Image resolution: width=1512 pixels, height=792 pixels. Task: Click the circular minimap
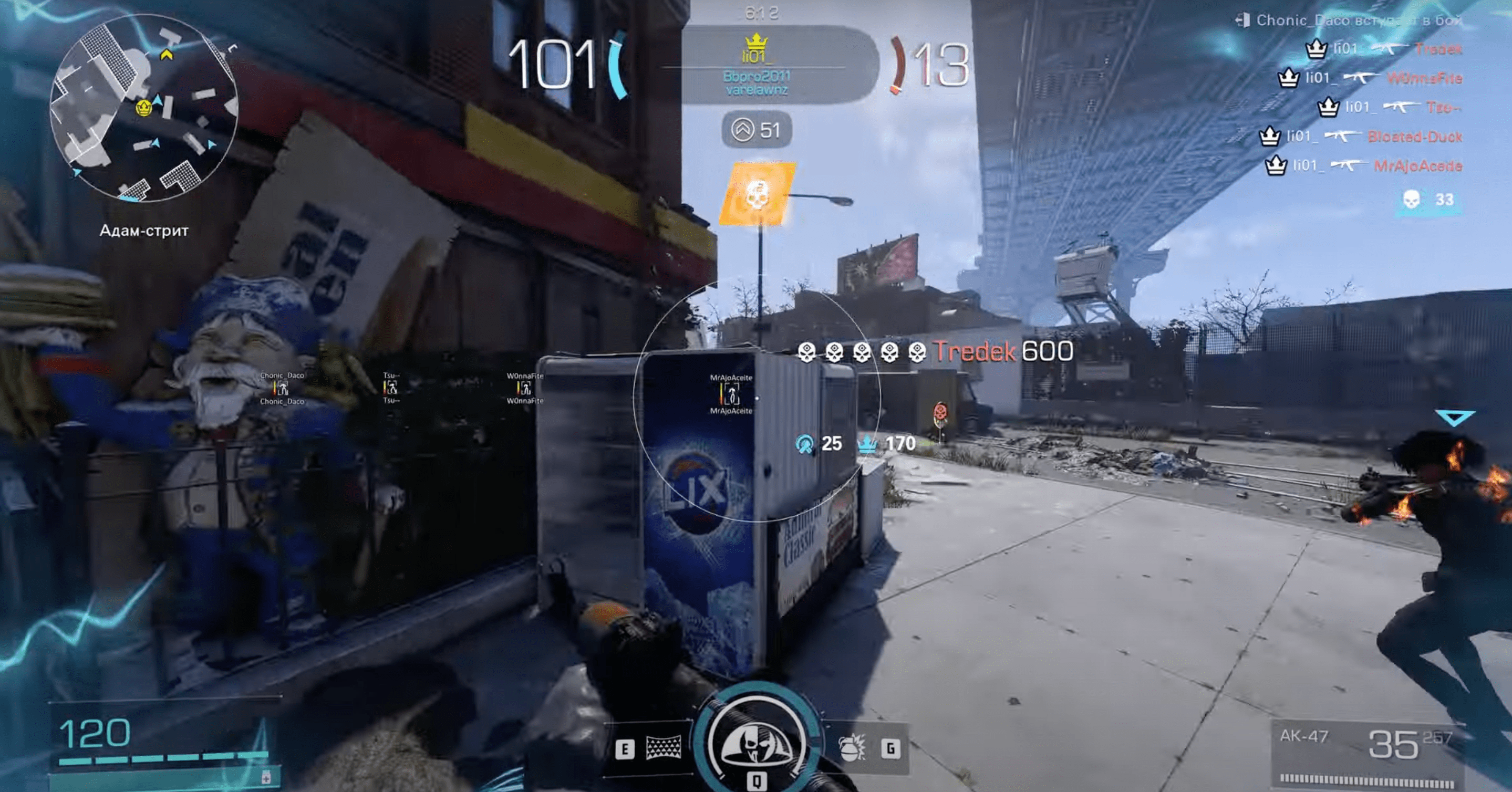point(144,109)
